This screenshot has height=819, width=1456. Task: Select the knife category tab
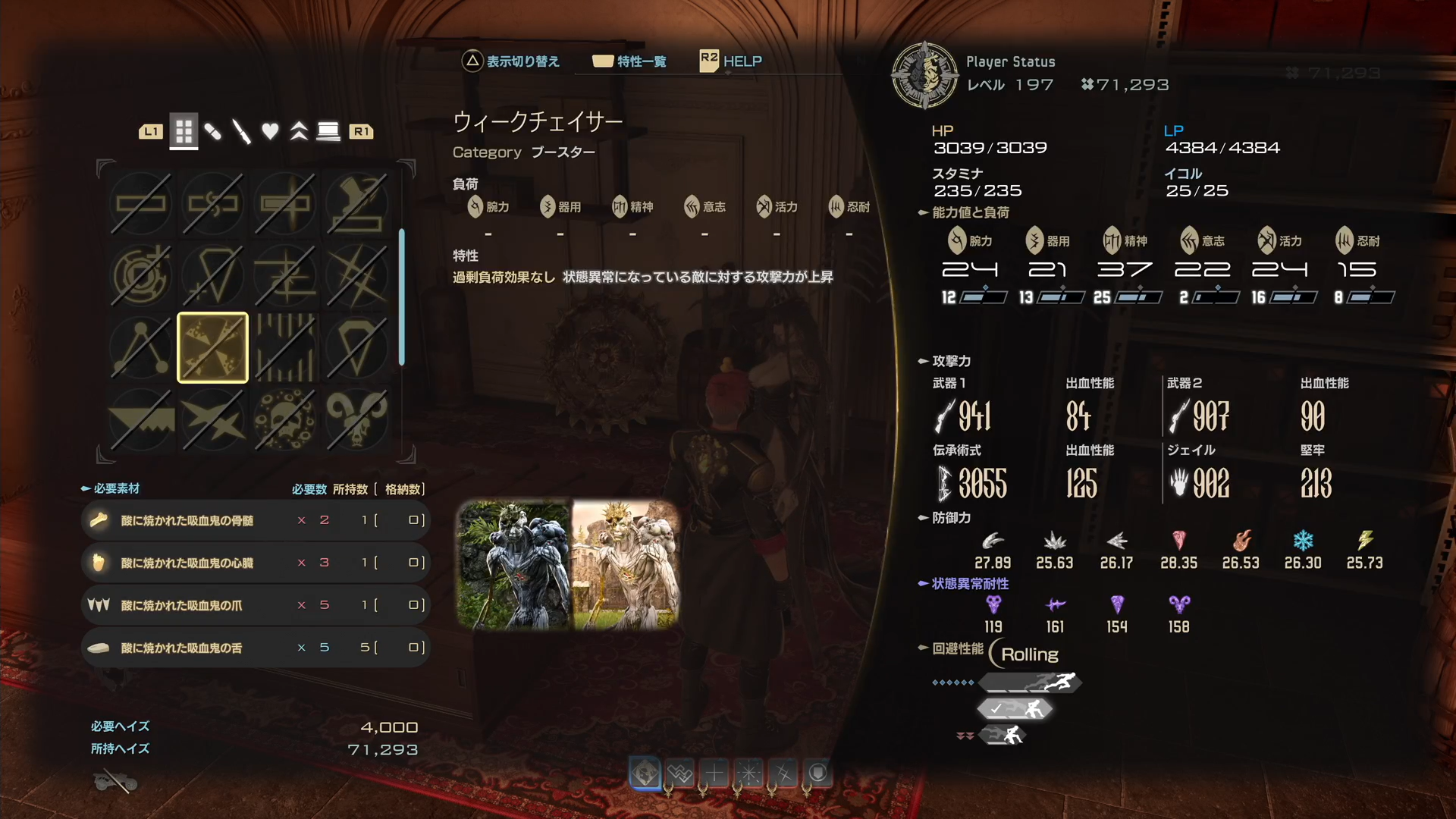[241, 132]
